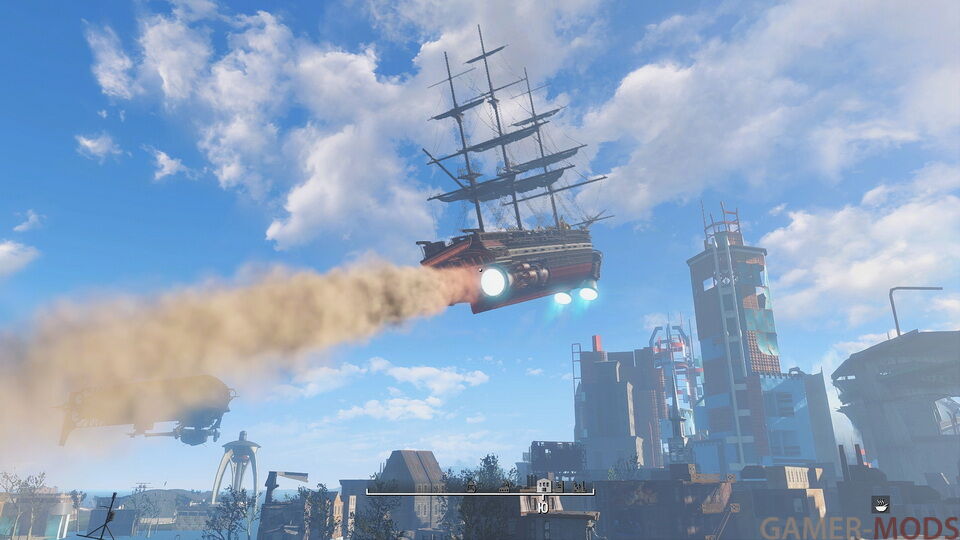Select the building marker on the compass
Viewport: 960px width, 540px height.
[x=543, y=486]
